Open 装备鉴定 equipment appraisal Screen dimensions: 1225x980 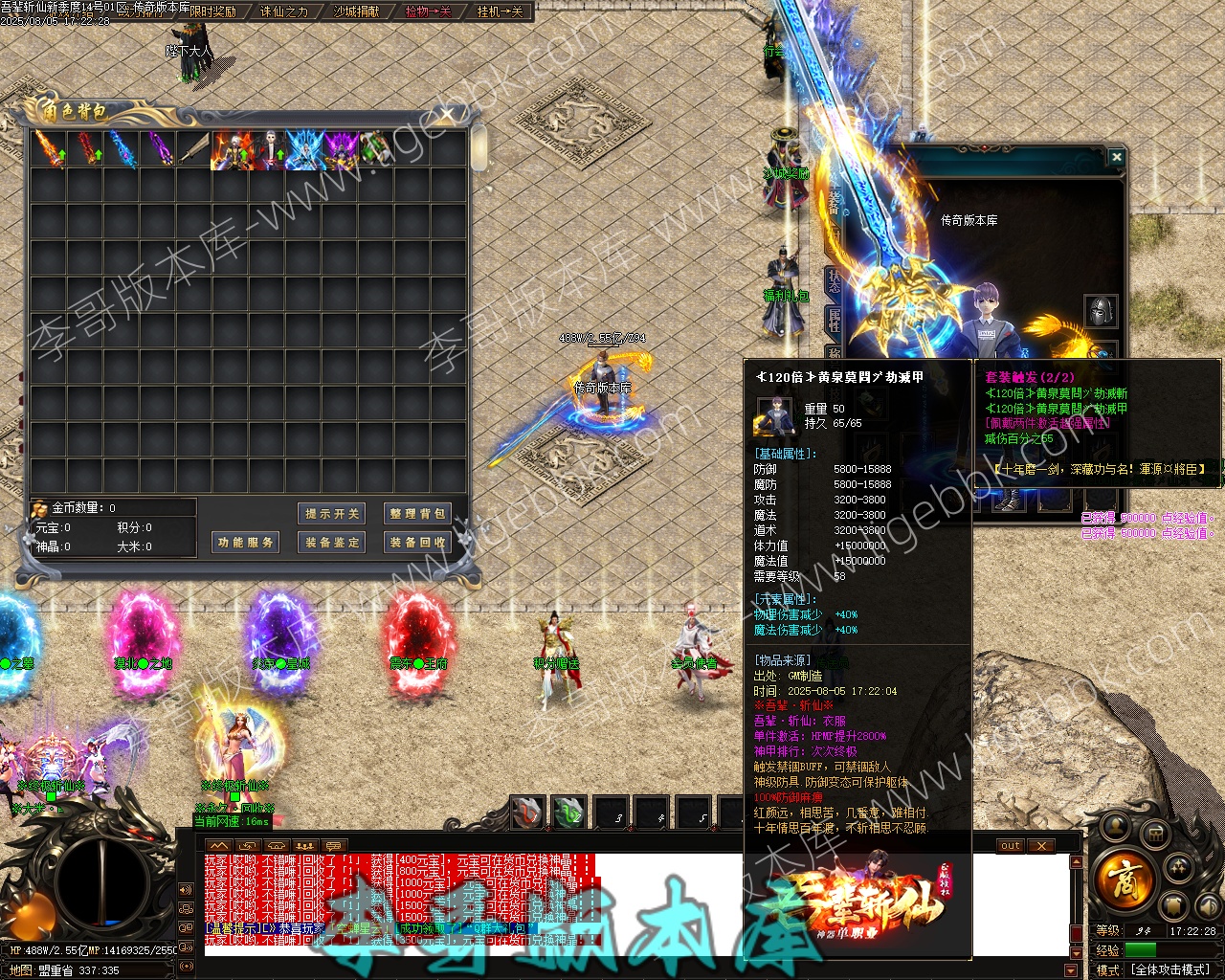click(x=332, y=543)
